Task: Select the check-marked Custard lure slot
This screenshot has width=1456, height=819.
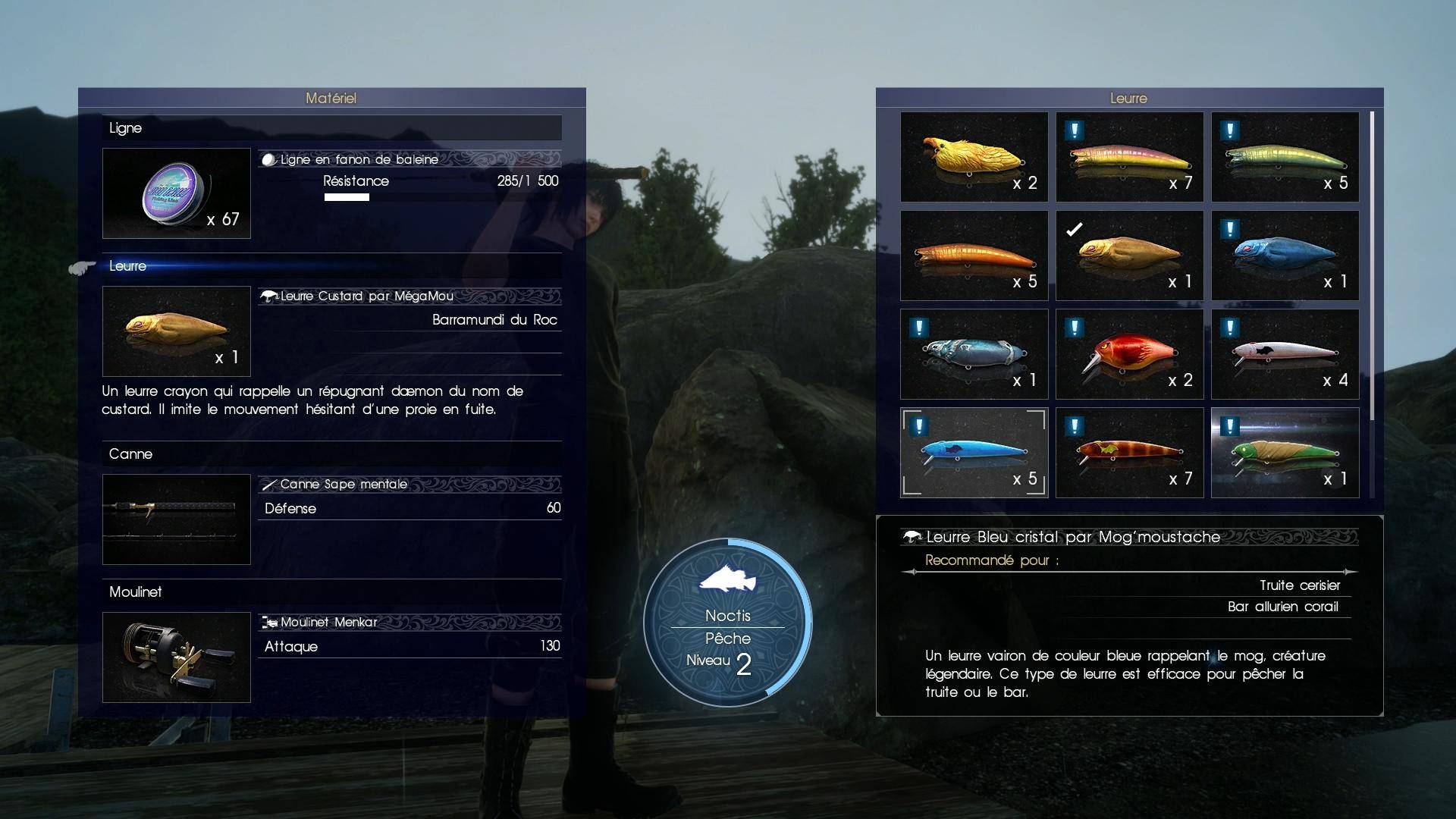Action: tap(1129, 256)
